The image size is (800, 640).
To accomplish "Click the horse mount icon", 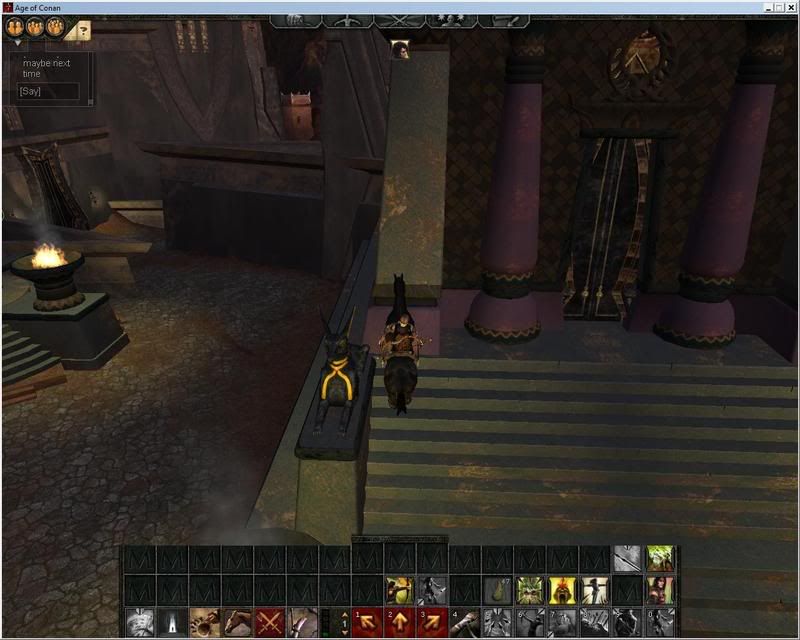I will click(237, 622).
